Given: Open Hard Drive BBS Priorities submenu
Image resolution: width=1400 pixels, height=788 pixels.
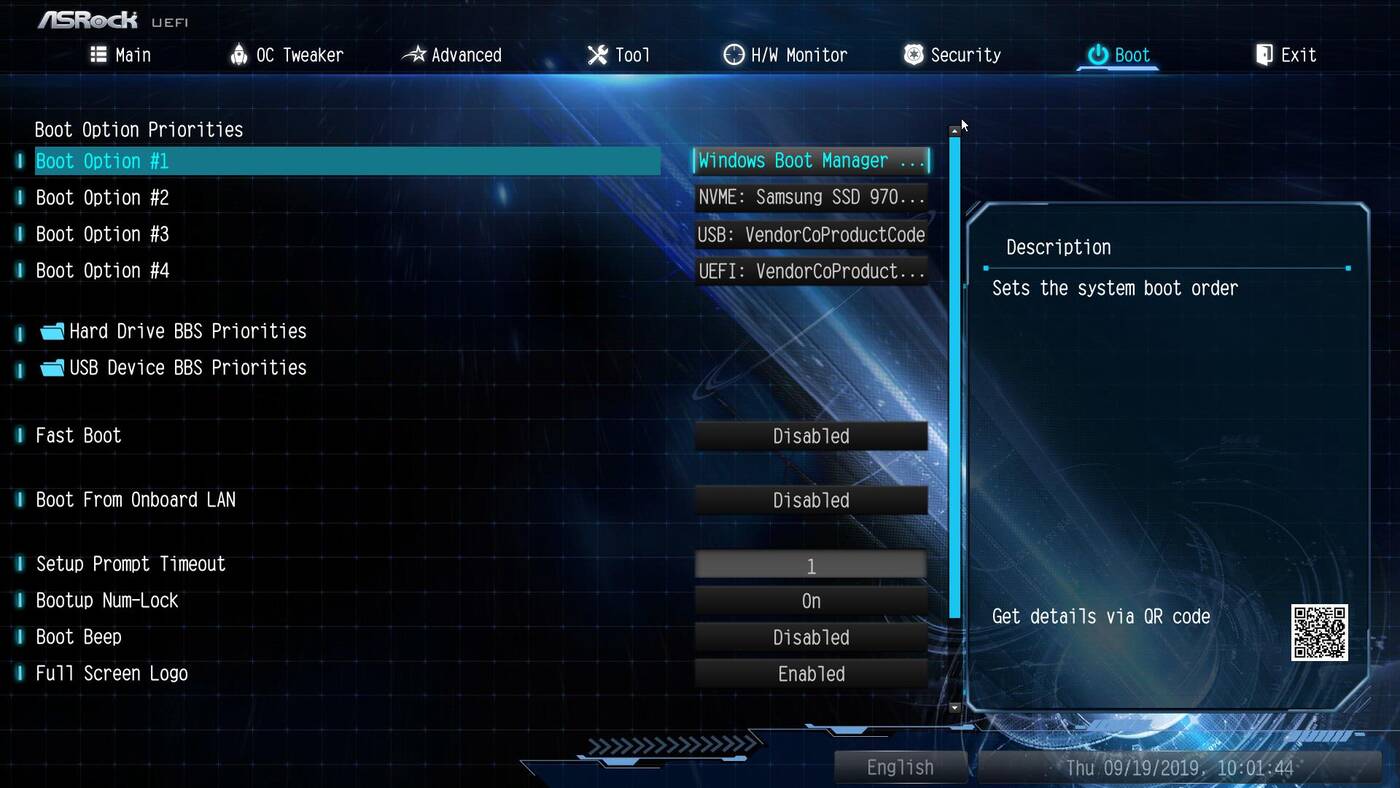Looking at the screenshot, I should tap(187, 331).
